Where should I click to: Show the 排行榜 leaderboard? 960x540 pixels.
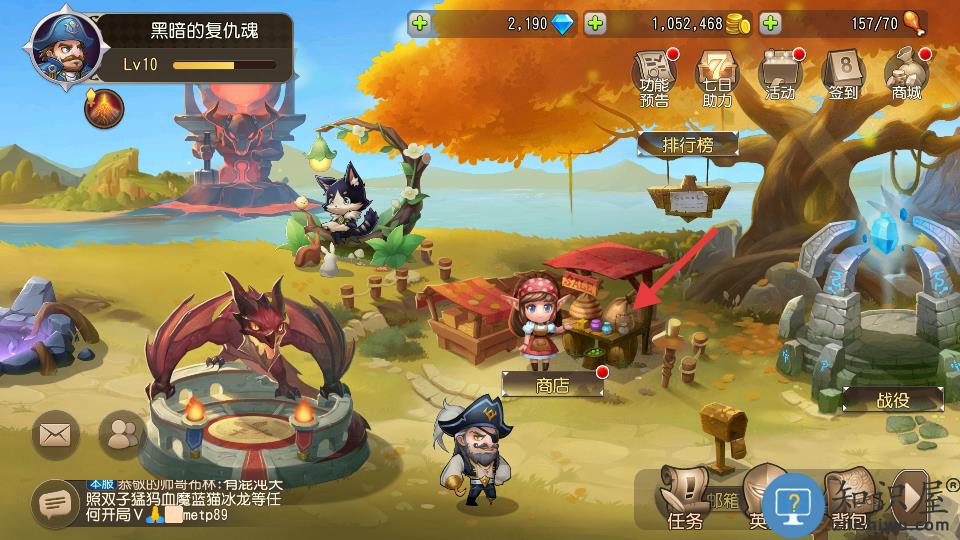(x=688, y=145)
